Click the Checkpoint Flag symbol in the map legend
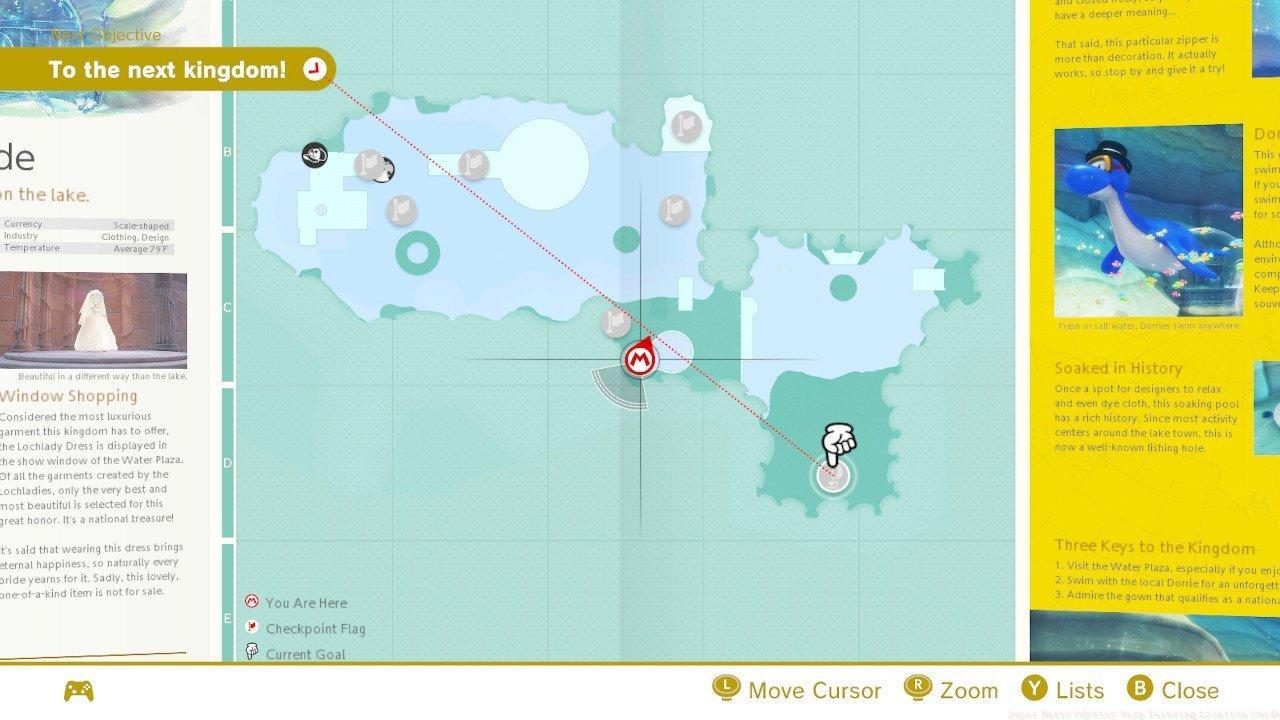The height and width of the screenshot is (720, 1280). point(252,628)
